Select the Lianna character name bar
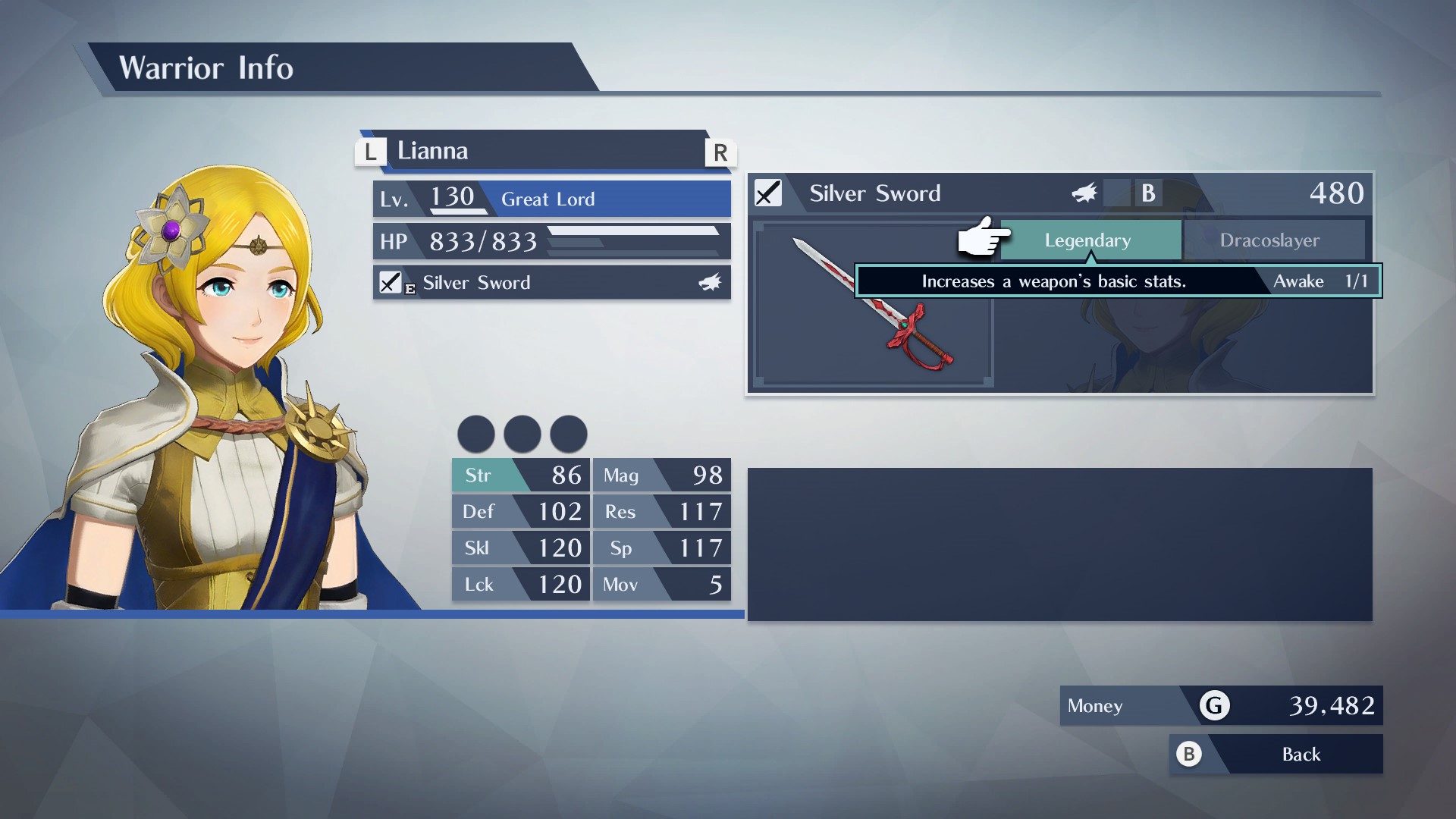Screen dimensions: 1456x819 (x=546, y=151)
